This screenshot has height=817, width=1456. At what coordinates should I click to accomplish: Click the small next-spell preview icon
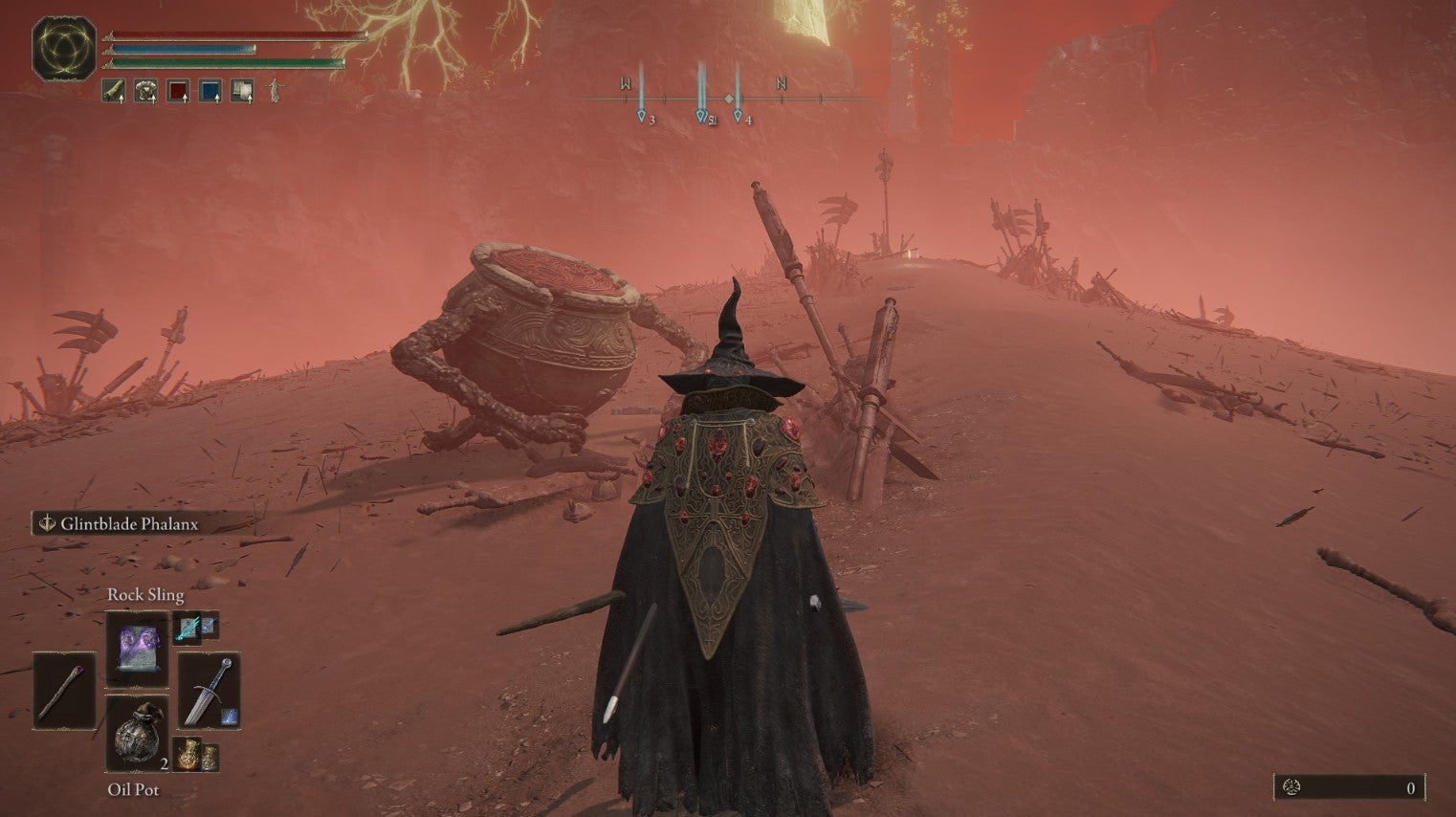coord(196,627)
